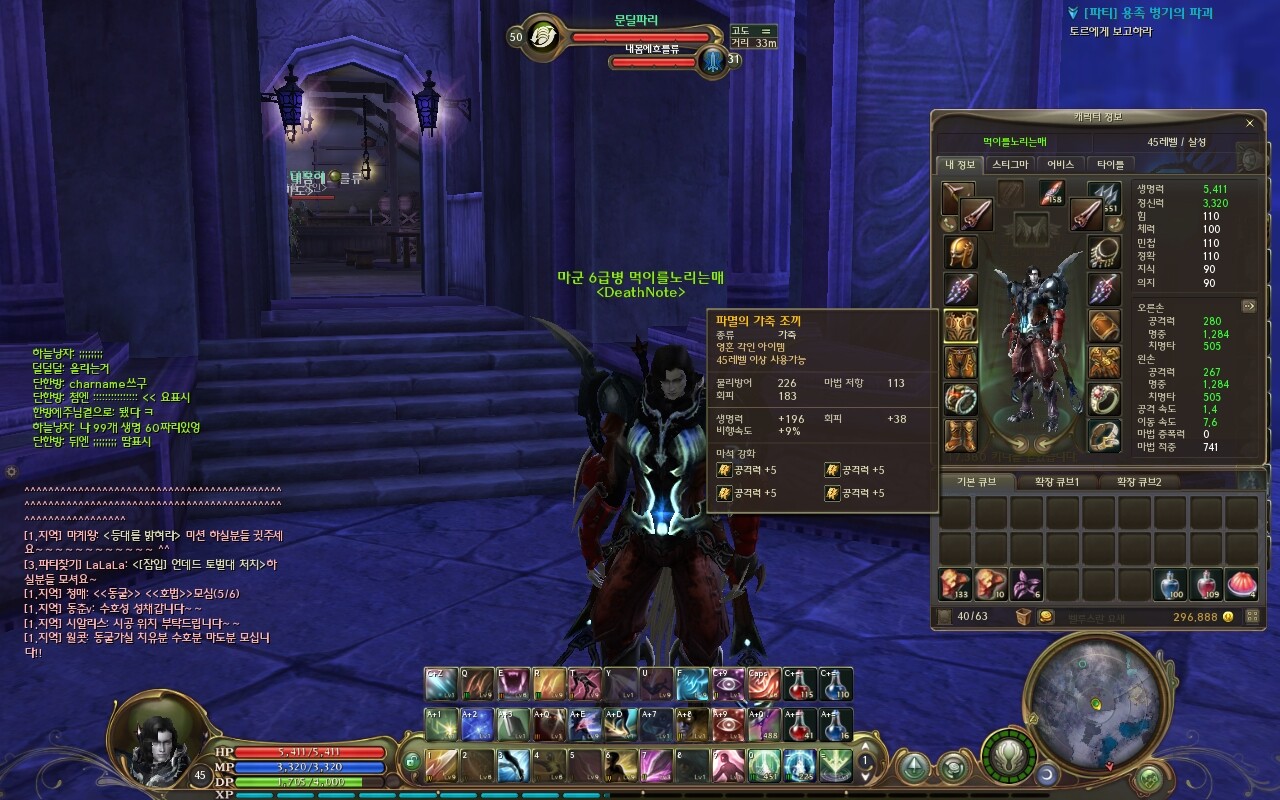Select the equipped leather boots slot
Image resolution: width=1280 pixels, height=800 pixels.
pyautogui.click(x=961, y=435)
